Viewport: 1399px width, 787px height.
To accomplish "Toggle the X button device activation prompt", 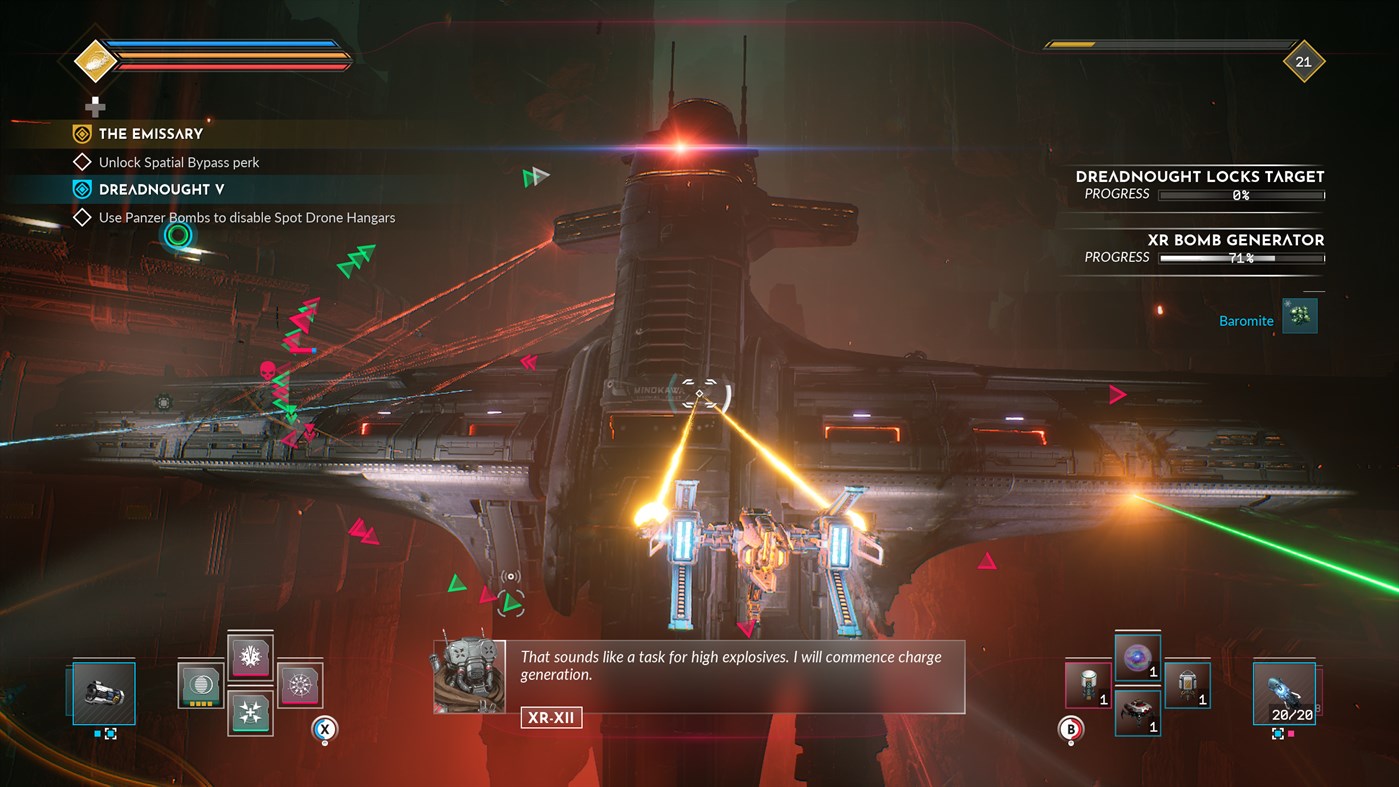I will (x=323, y=730).
